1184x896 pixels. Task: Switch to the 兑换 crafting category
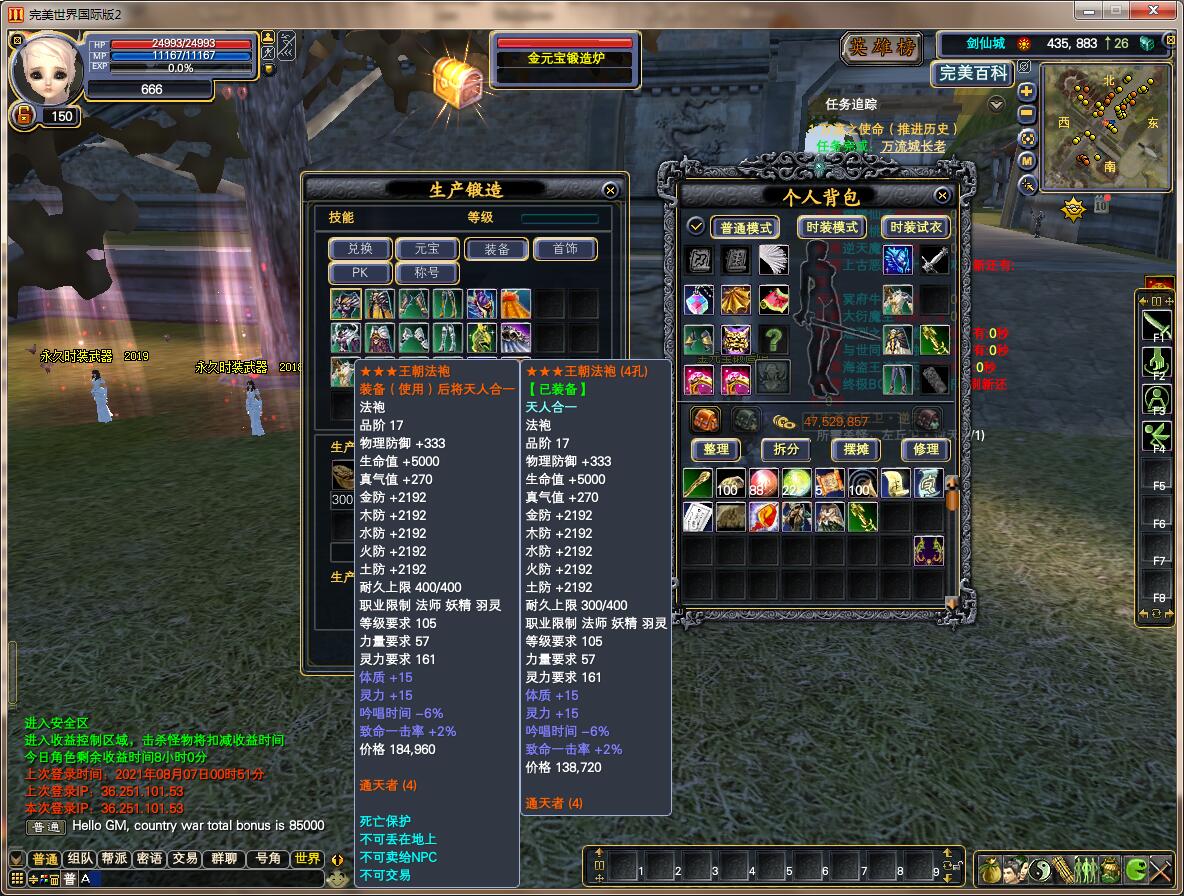pyautogui.click(x=360, y=249)
